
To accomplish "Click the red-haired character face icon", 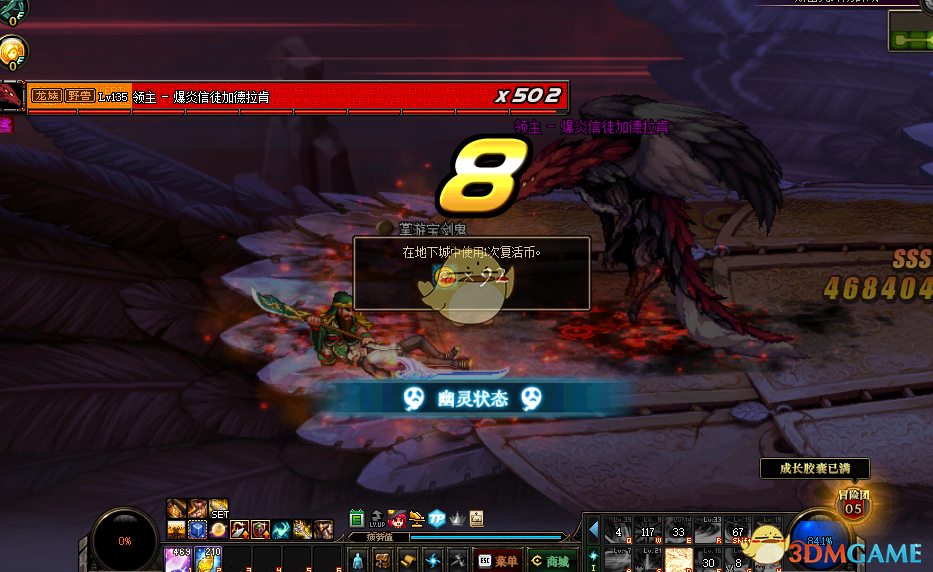I will 396,518.
